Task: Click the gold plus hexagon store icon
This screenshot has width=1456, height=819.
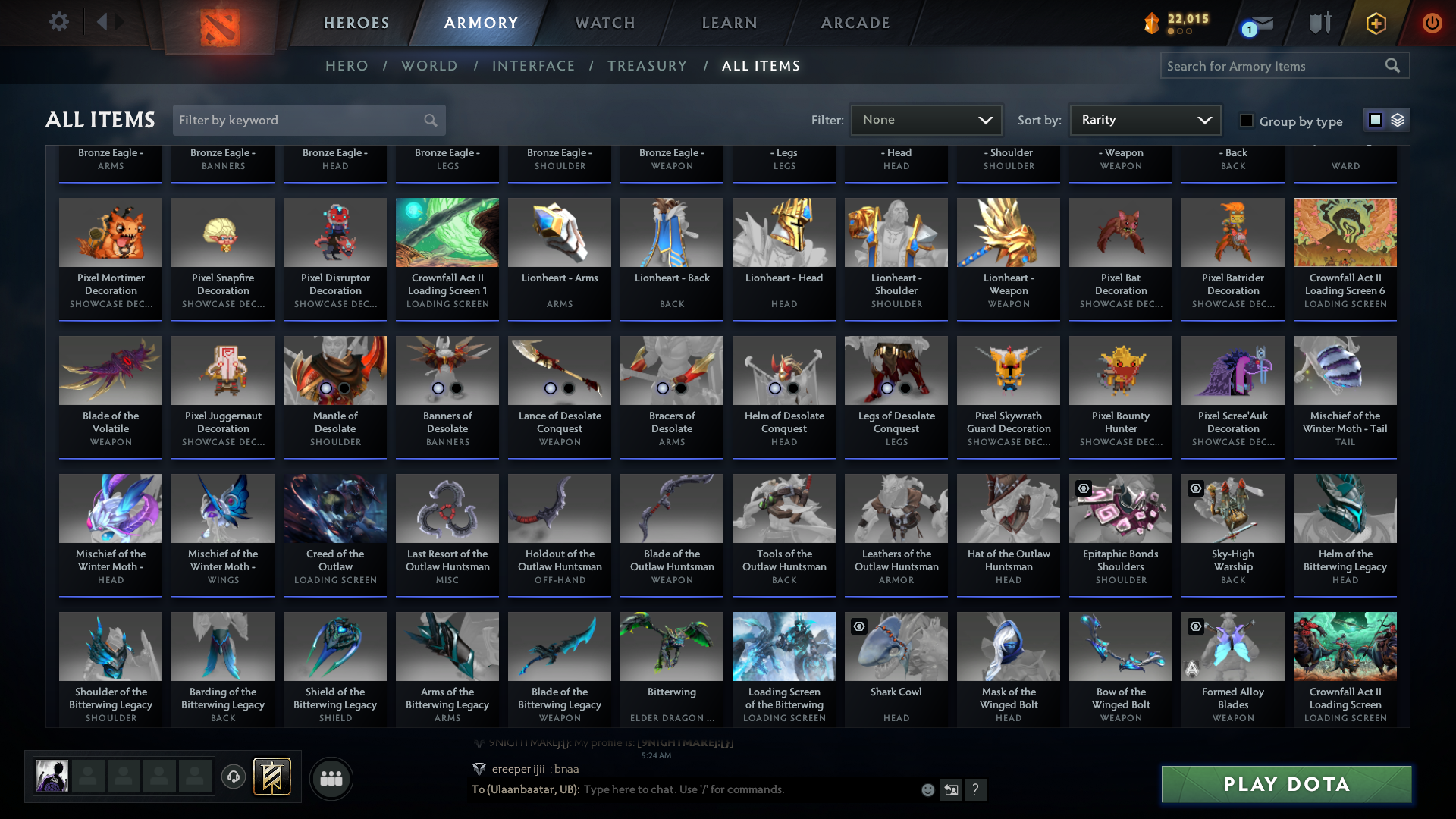Action: tap(1376, 23)
